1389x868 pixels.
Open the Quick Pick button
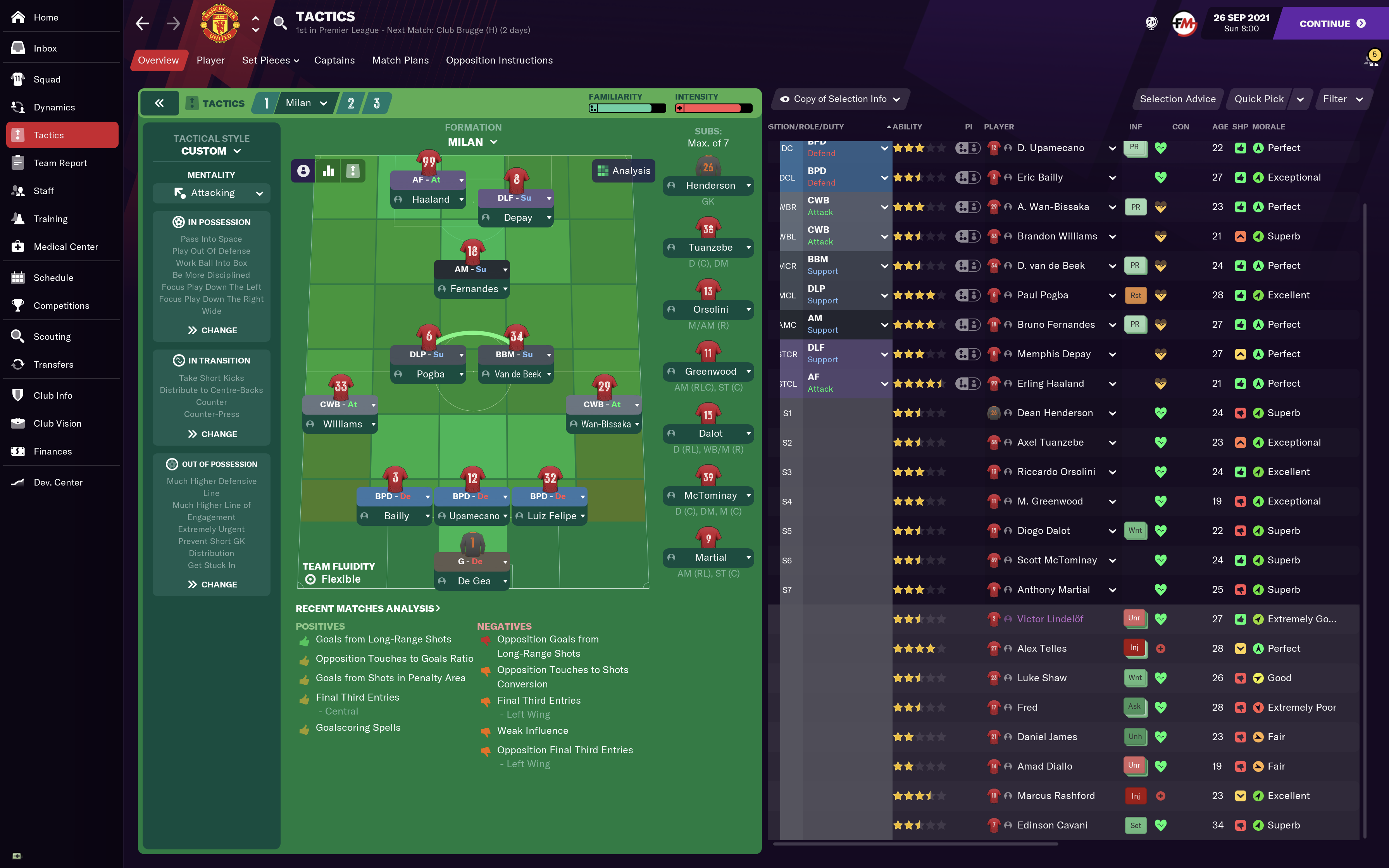click(x=1259, y=99)
